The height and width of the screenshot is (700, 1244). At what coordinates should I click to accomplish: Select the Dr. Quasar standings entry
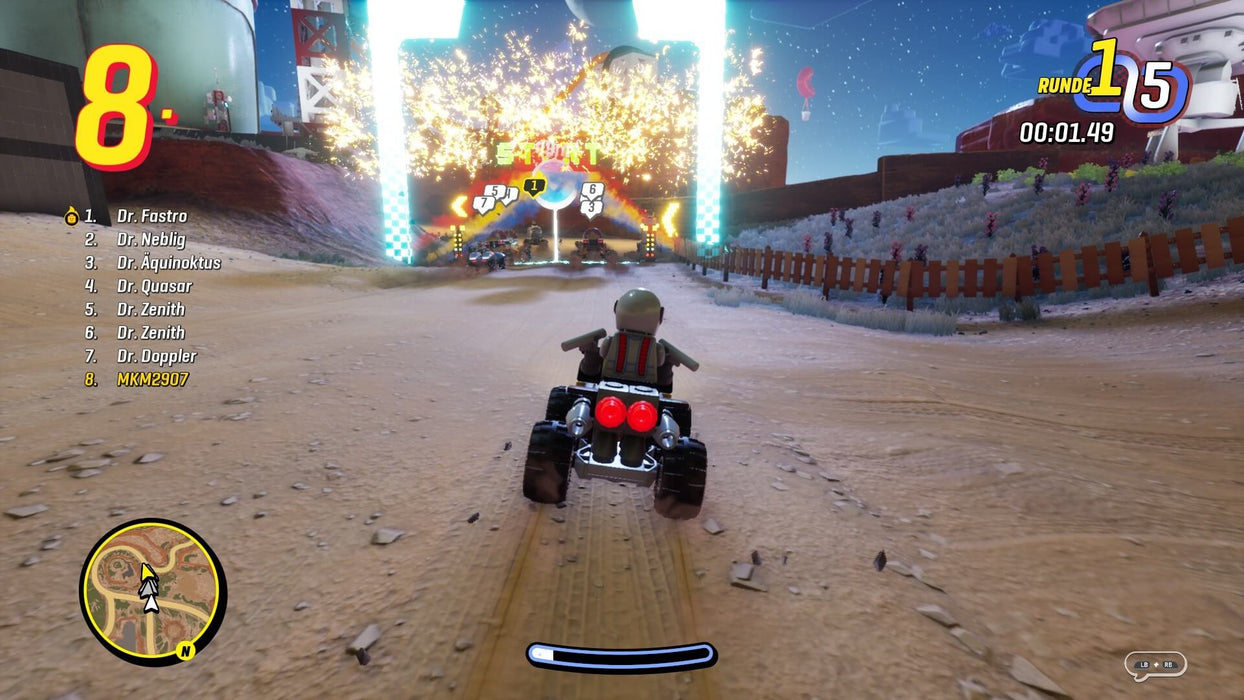pyautogui.click(x=154, y=286)
